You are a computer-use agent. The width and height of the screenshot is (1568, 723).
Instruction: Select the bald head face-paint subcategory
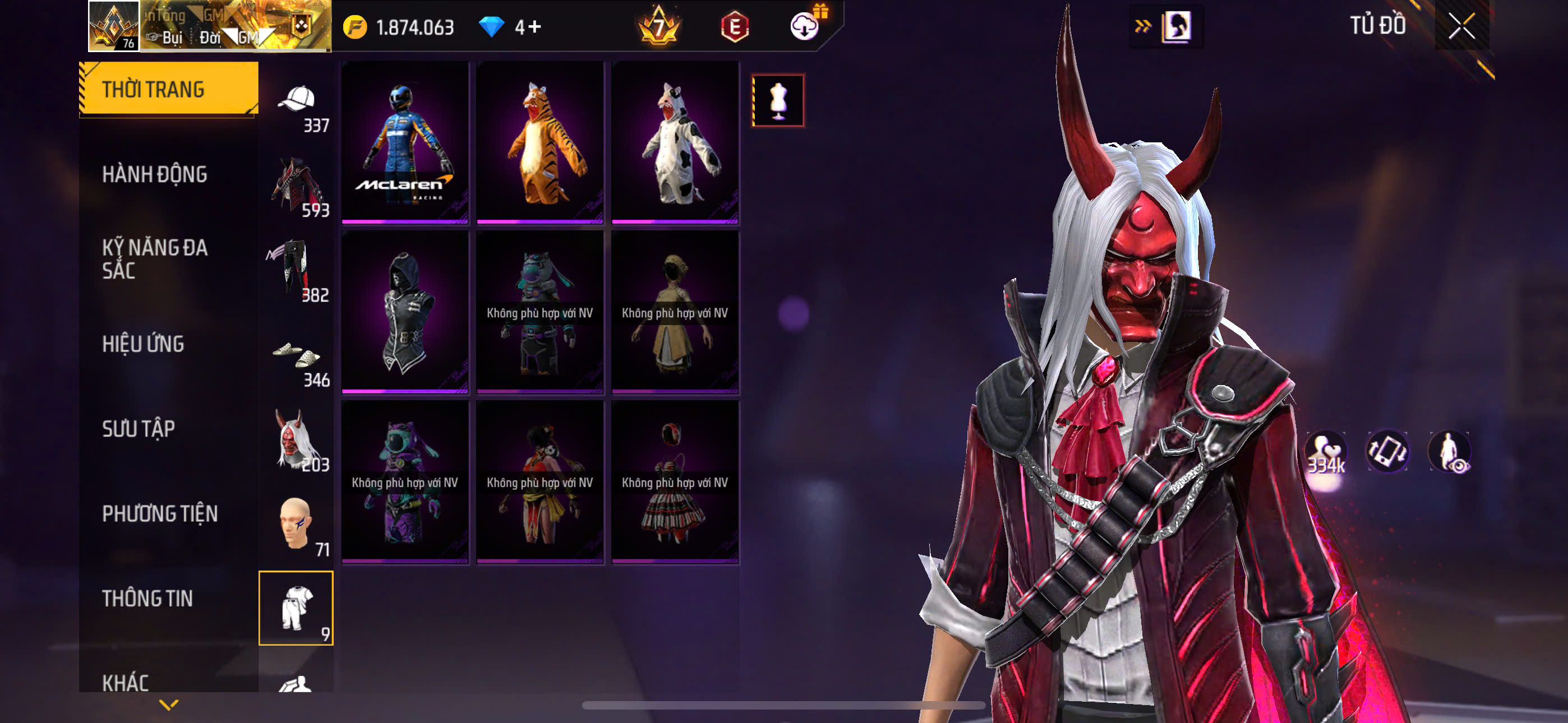pos(297,525)
